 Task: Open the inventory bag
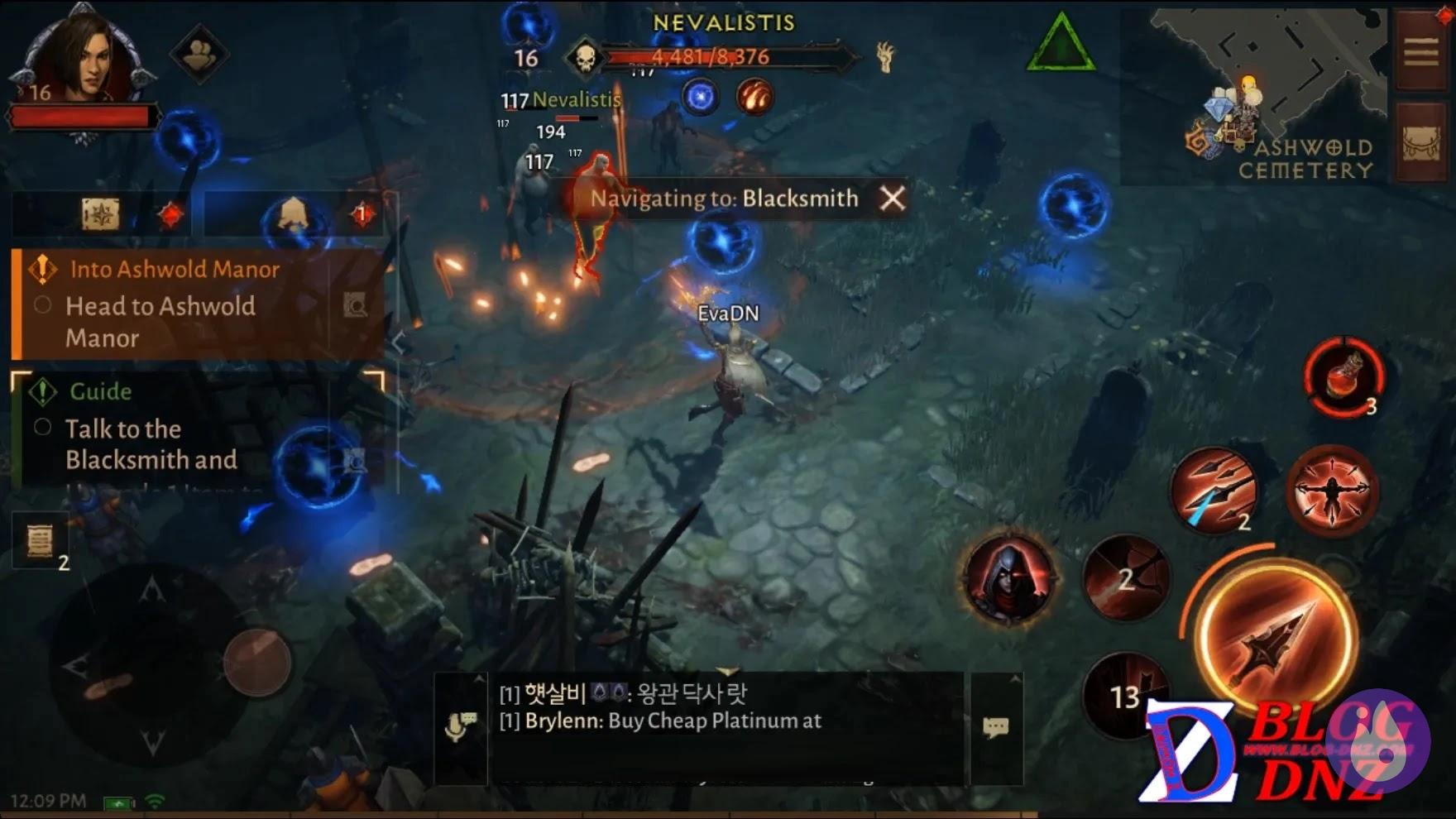1421,144
